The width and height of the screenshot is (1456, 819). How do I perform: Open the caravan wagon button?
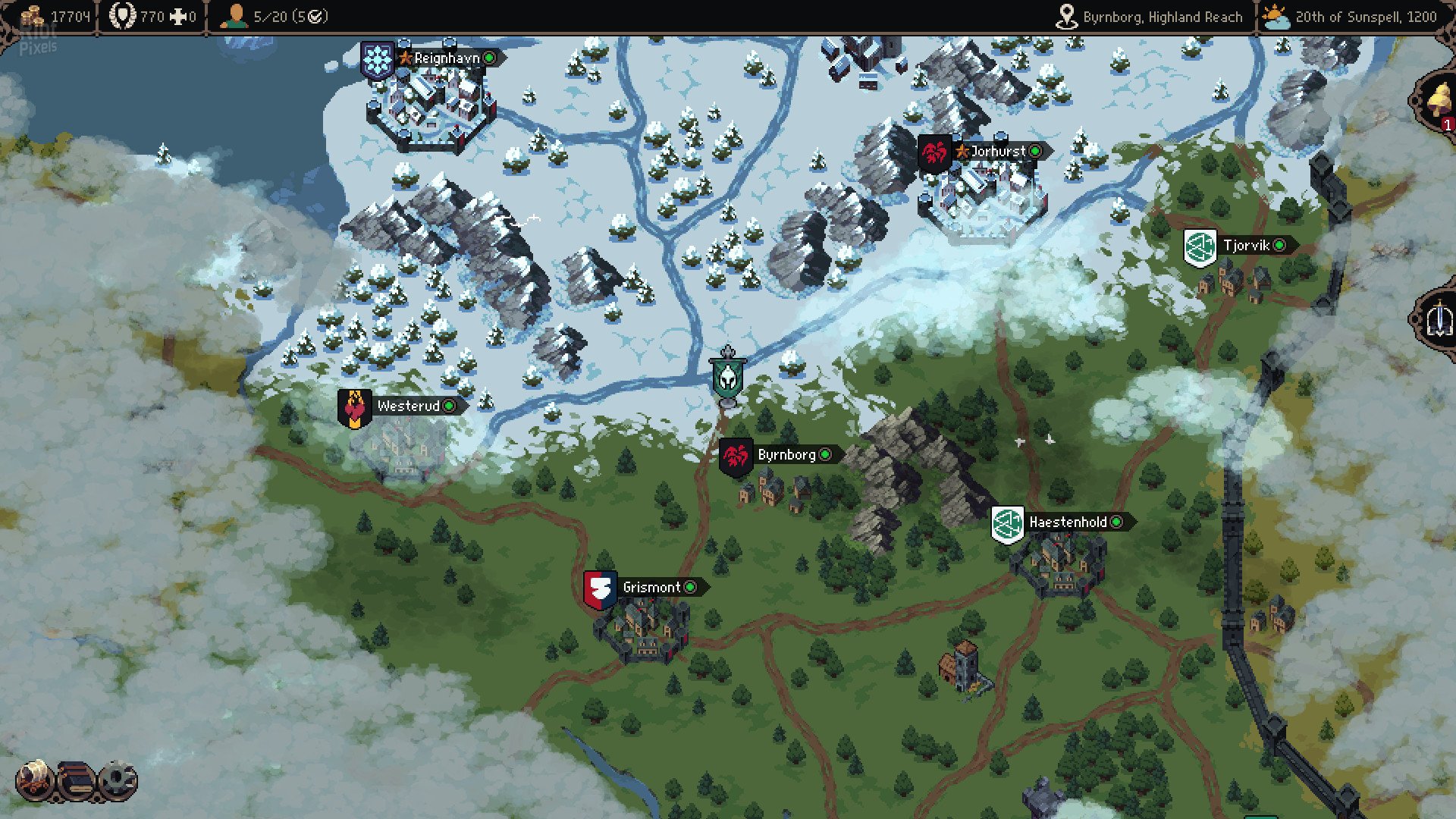coord(35,780)
